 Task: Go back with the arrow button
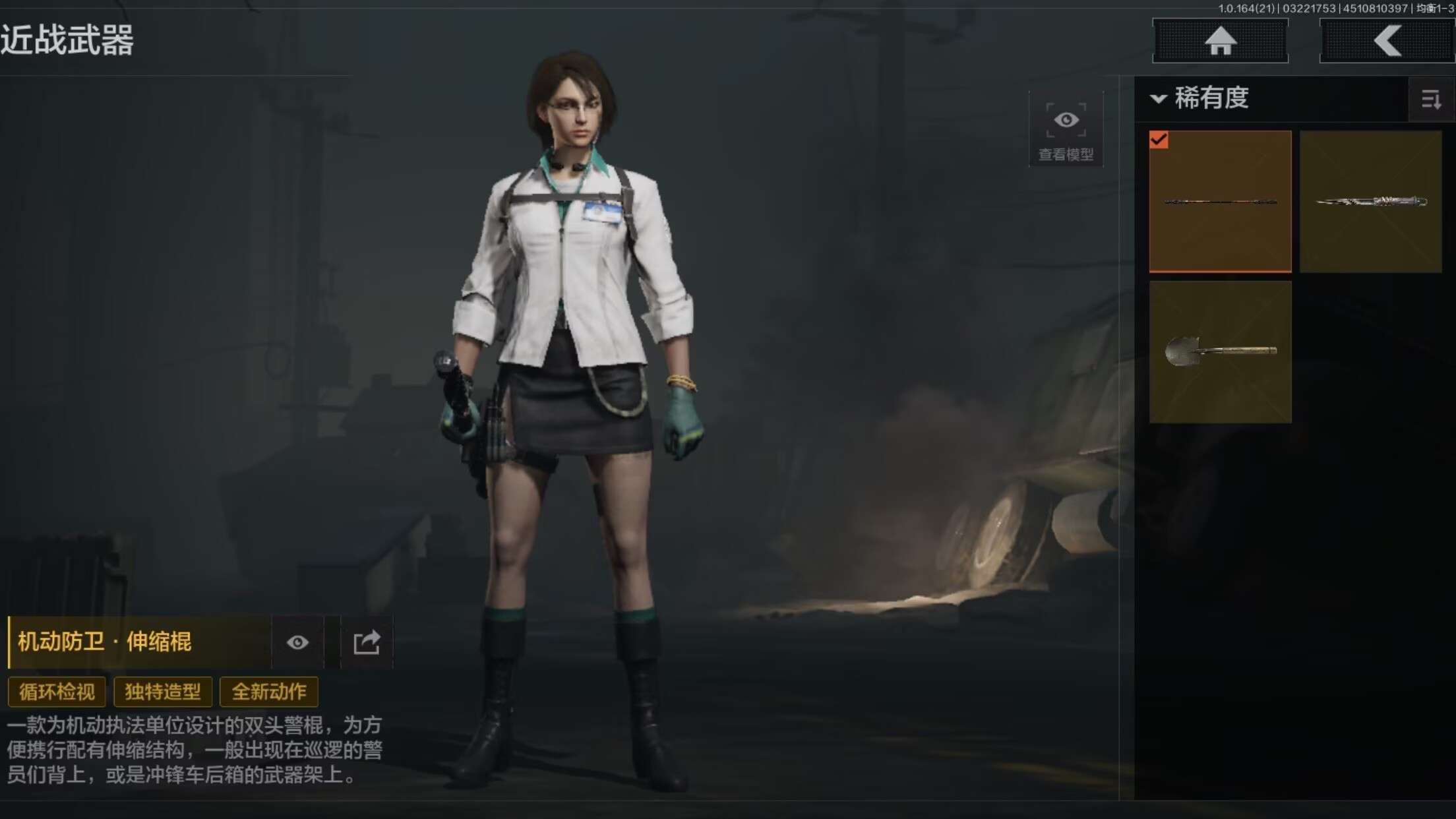(1387, 41)
